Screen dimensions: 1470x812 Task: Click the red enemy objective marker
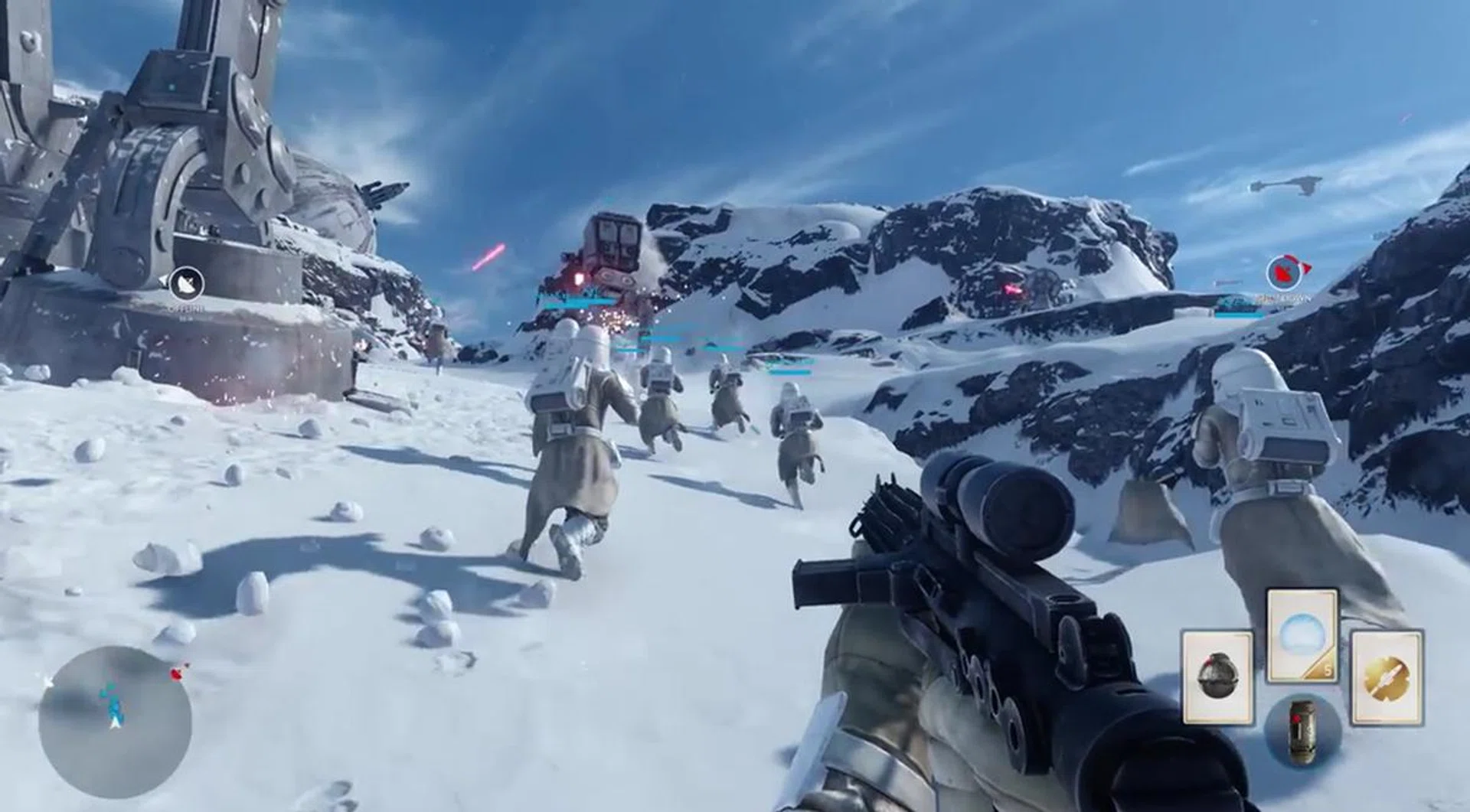click(x=1282, y=272)
